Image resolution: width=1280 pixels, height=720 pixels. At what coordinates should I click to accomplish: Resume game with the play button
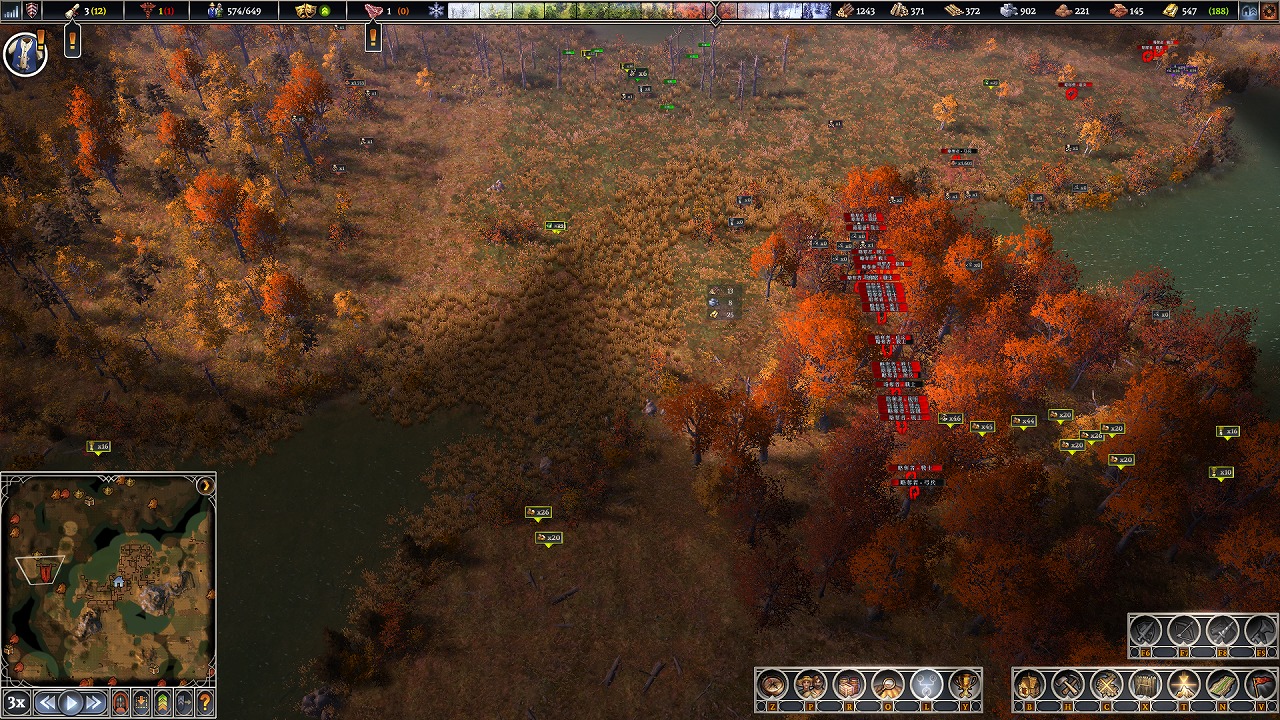71,702
